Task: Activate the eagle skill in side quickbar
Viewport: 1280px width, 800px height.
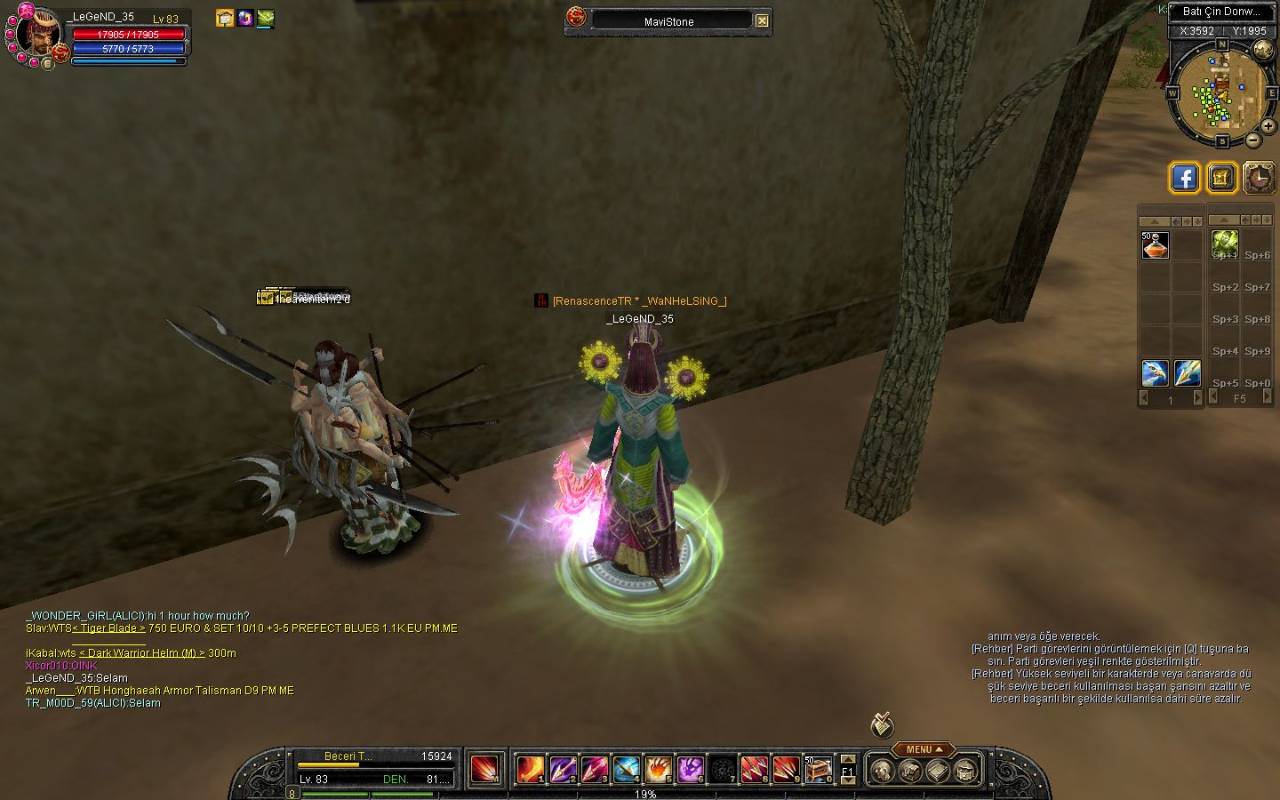Action: pyautogui.click(x=1155, y=373)
